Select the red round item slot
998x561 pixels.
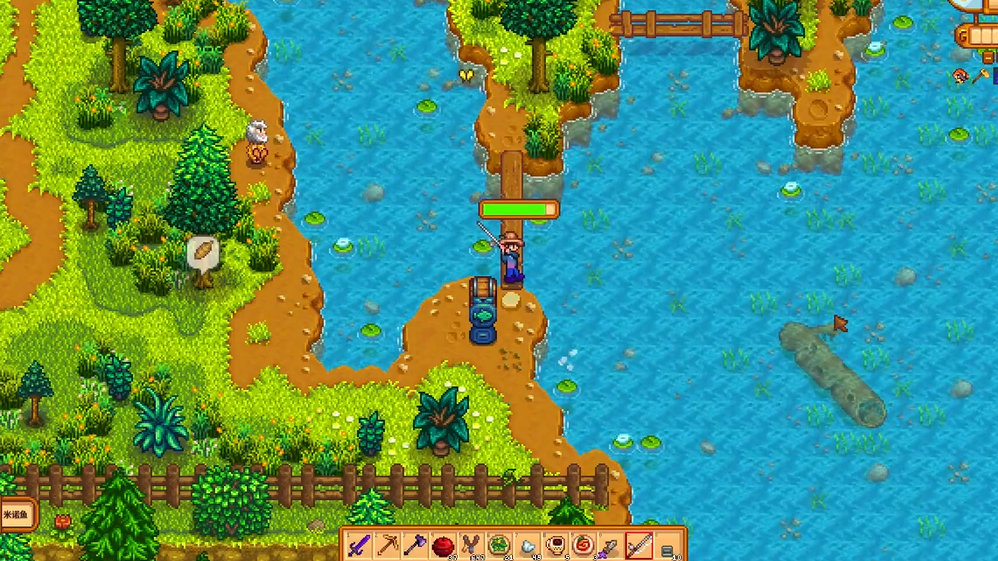[444, 546]
